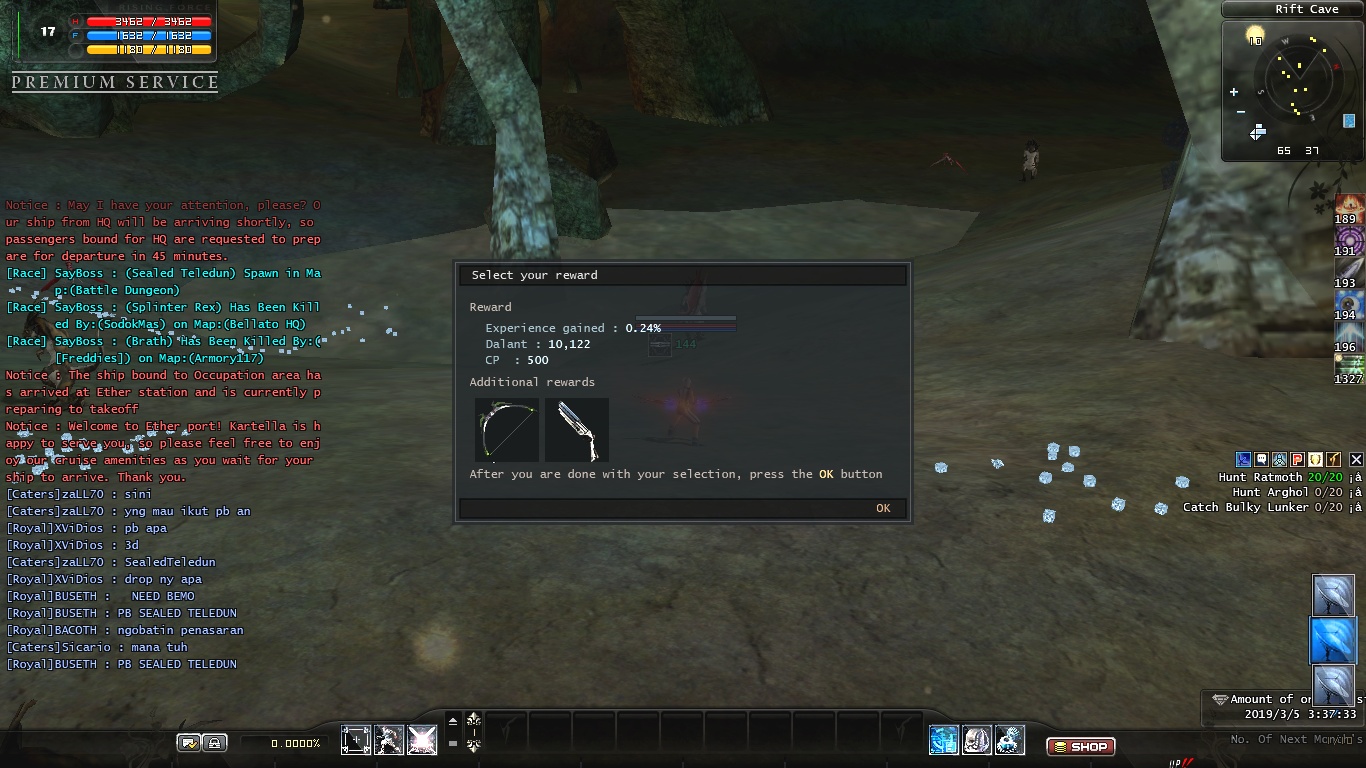This screenshot has width=1366, height=768.
Task: Select the crosshair targeting icon on the bottom hotbar
Action: coord(356,740)
